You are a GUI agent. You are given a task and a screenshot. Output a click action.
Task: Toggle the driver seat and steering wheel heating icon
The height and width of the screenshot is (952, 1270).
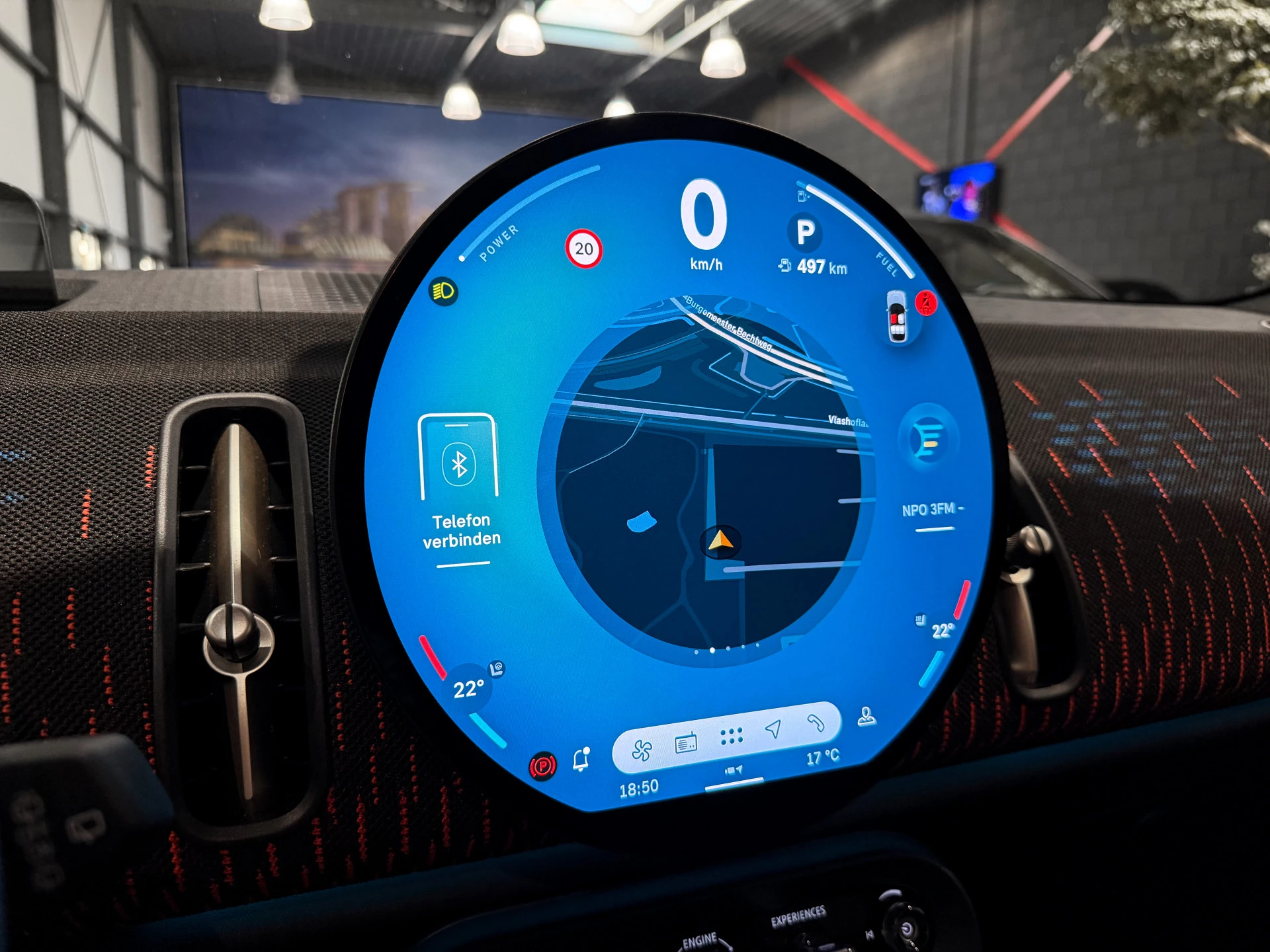click(x=497, y=668)
